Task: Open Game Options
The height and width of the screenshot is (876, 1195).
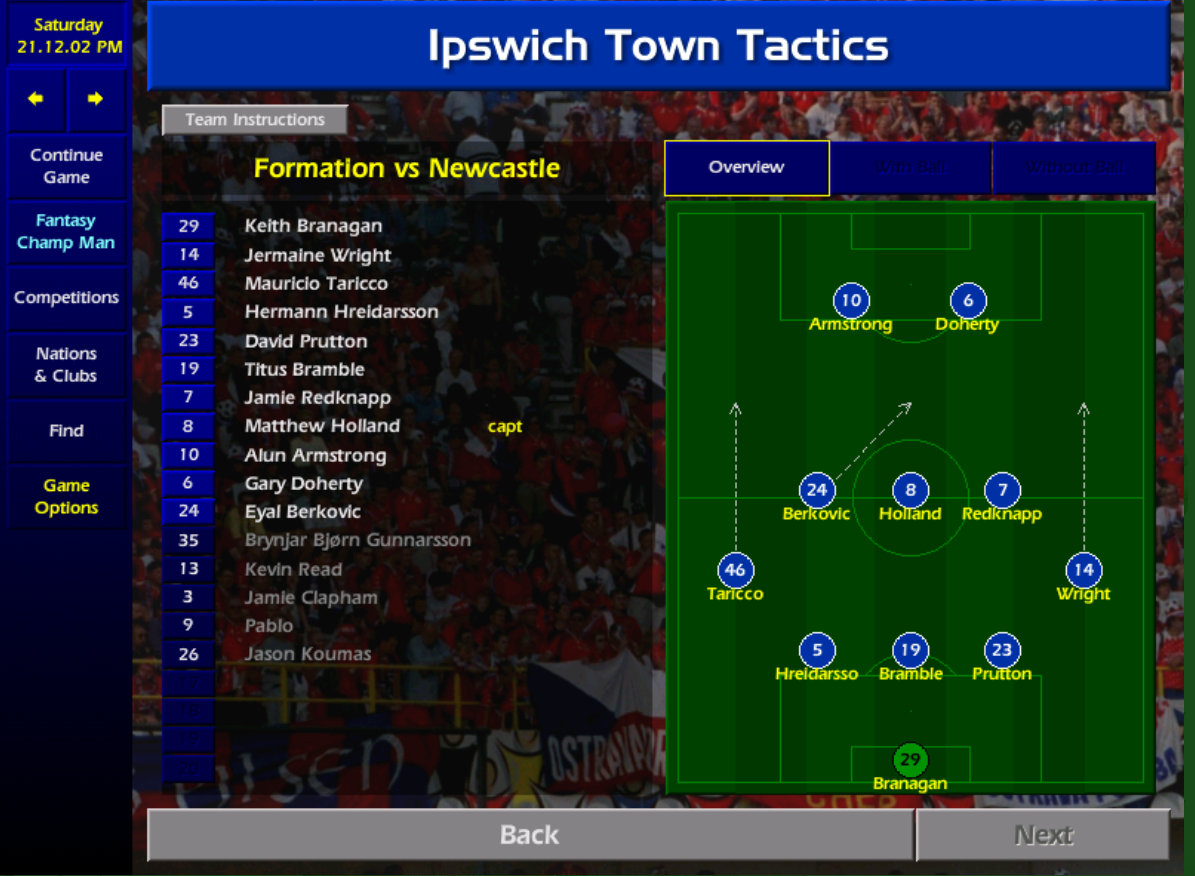Action: pyautogui.click(x=66, y=497)
